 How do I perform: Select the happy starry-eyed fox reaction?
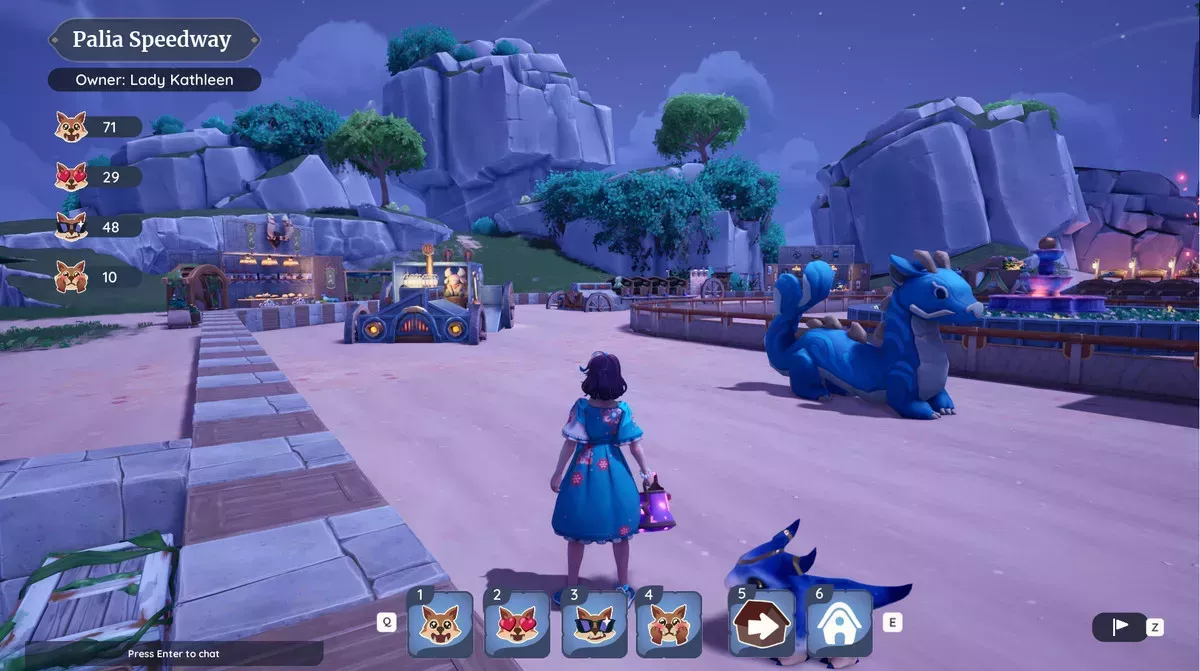[440, 624]
